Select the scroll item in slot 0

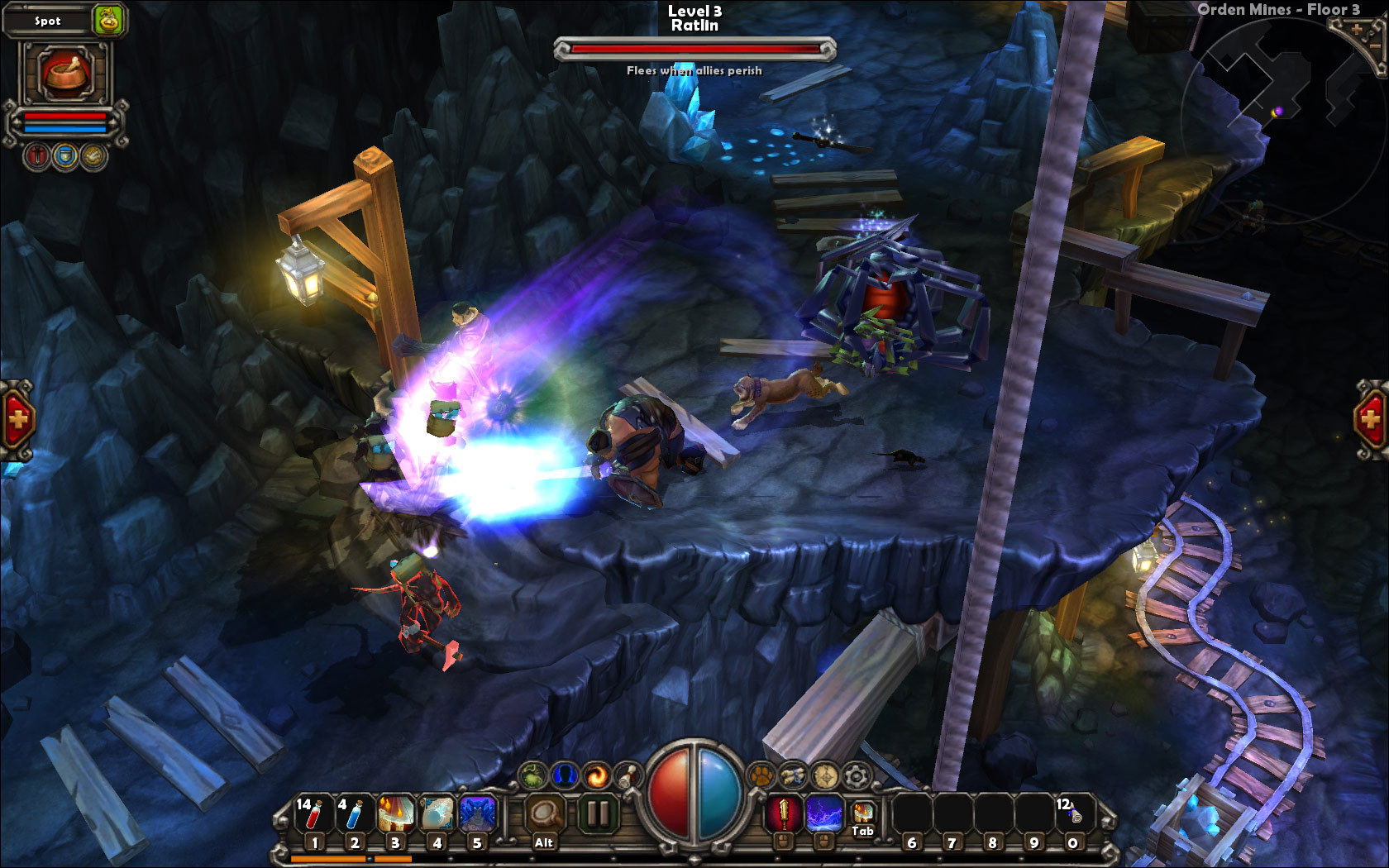pyautogui.click(x=1072, y=815)
